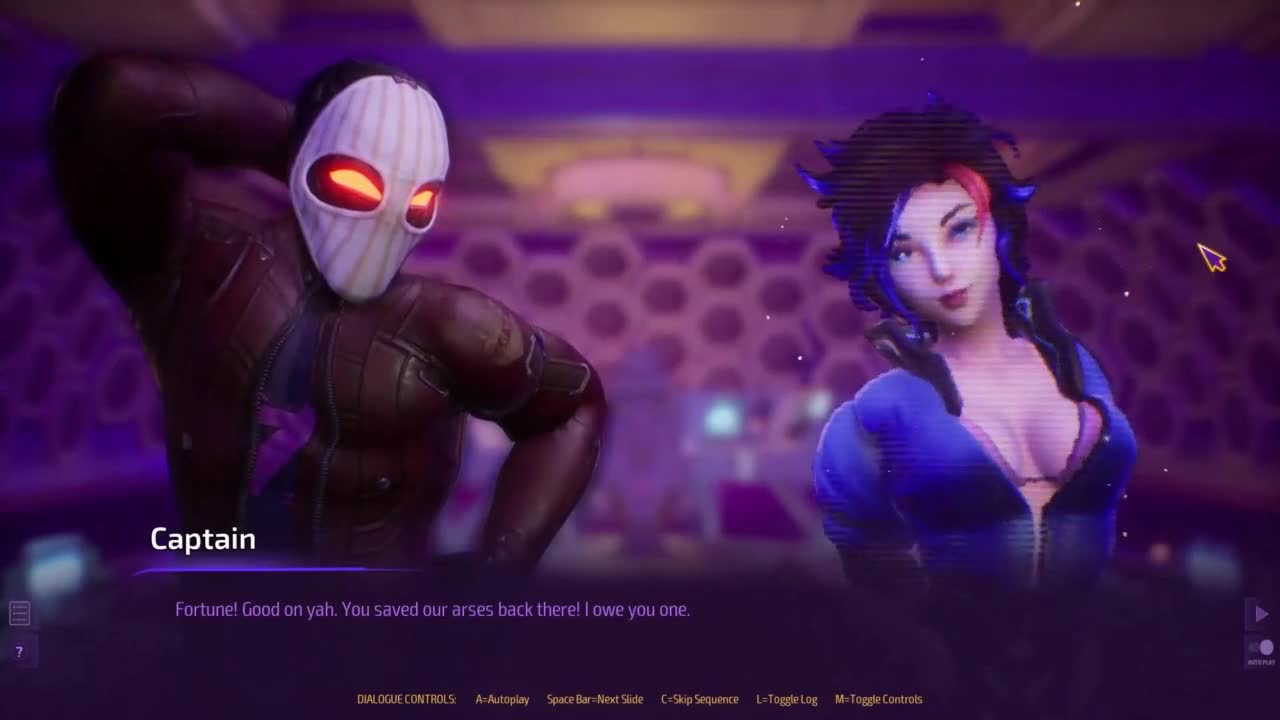Click the question mark help icon
This screenshot has height=720, width=1280.
[x=19, y=652]
